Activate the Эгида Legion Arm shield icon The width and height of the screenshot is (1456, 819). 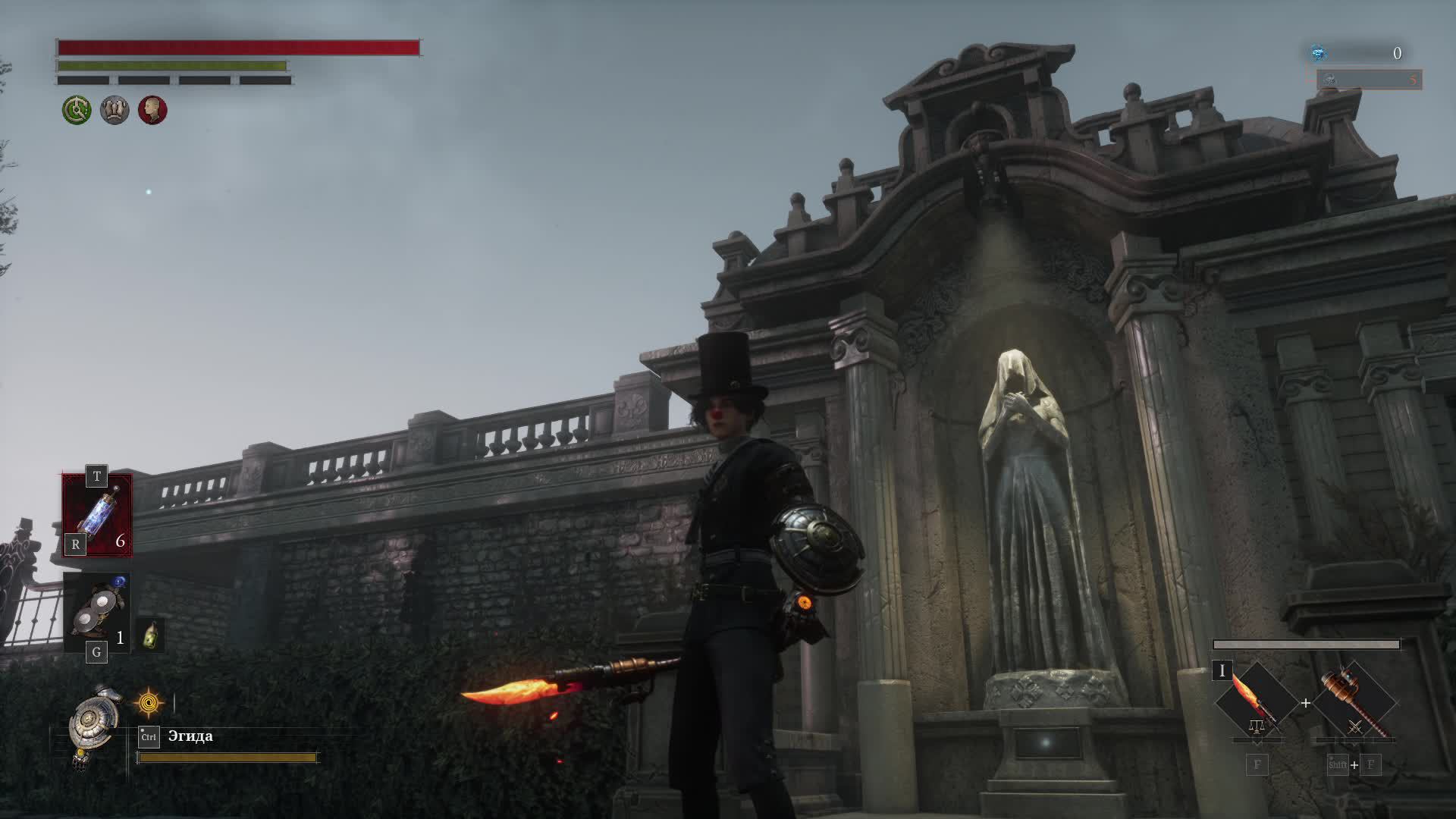tap(93, 724)
